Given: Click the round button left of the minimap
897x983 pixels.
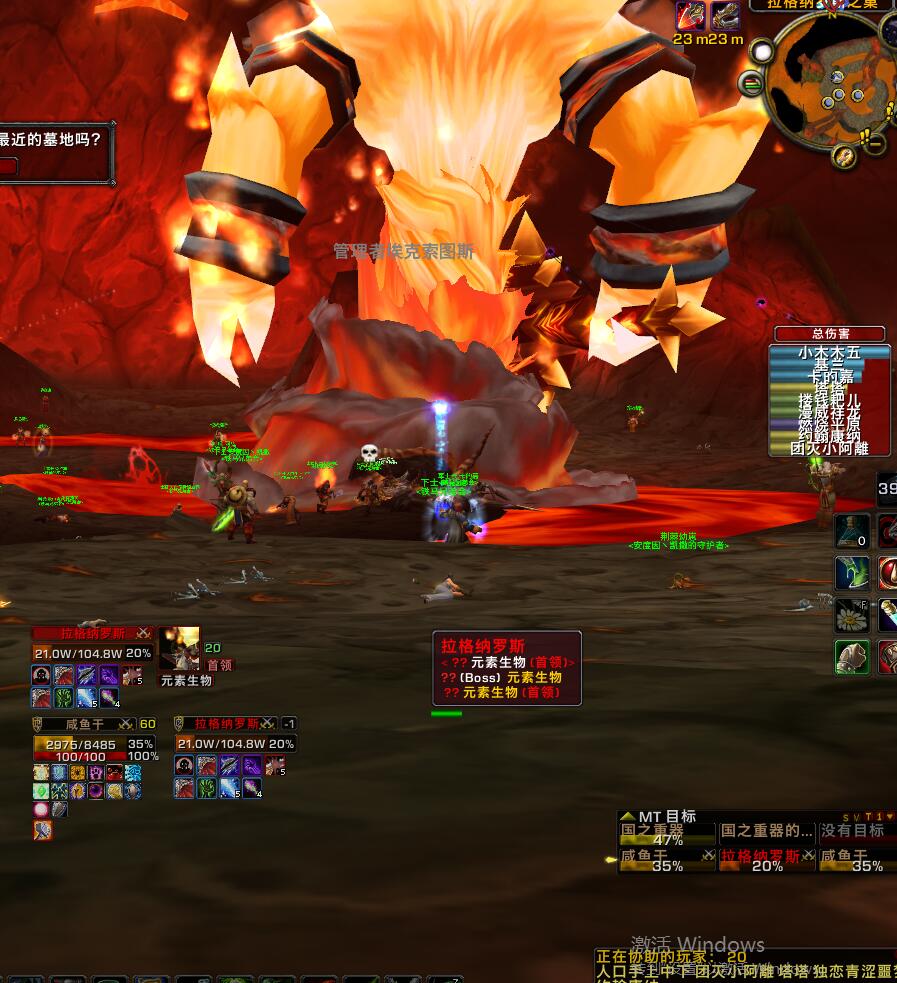Looking at the screenshot, I should click(x=750, y=82).
